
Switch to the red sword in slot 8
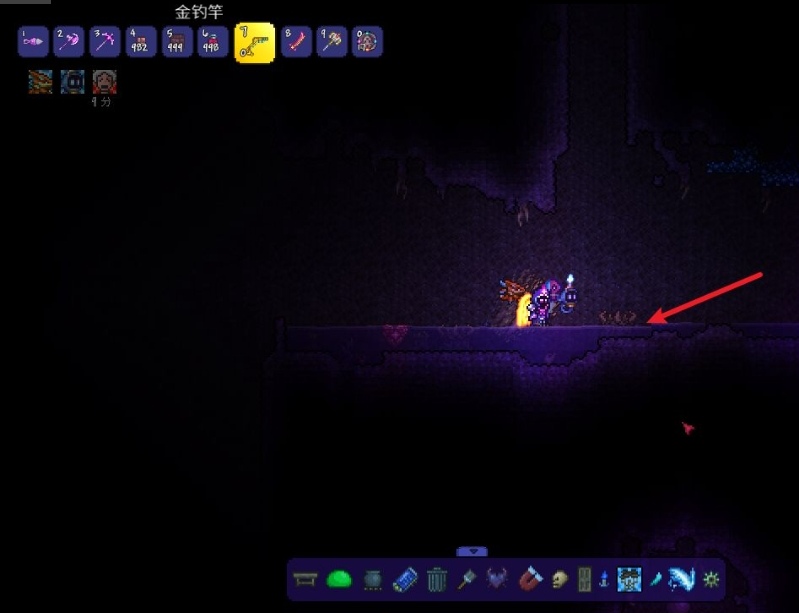[x=296, y=42]
